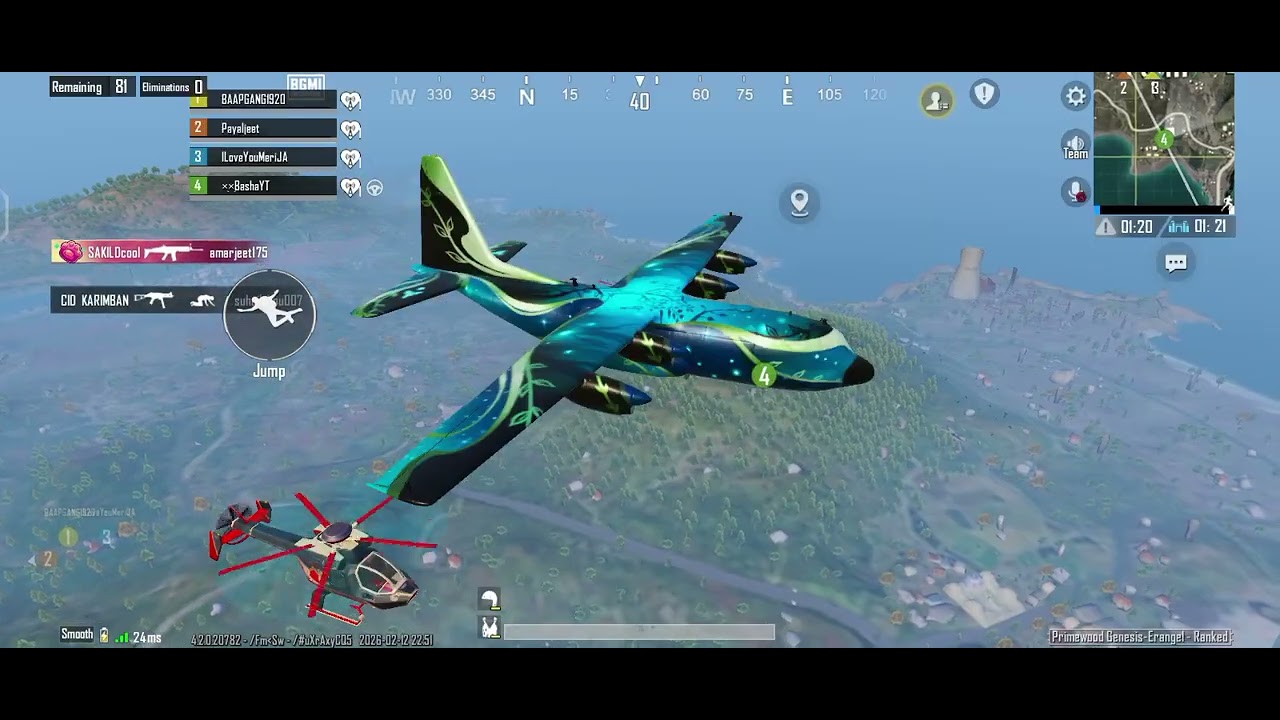
Task: Select teammate ILoveYouMeriJA in squad list
Action: pos(262,157)
